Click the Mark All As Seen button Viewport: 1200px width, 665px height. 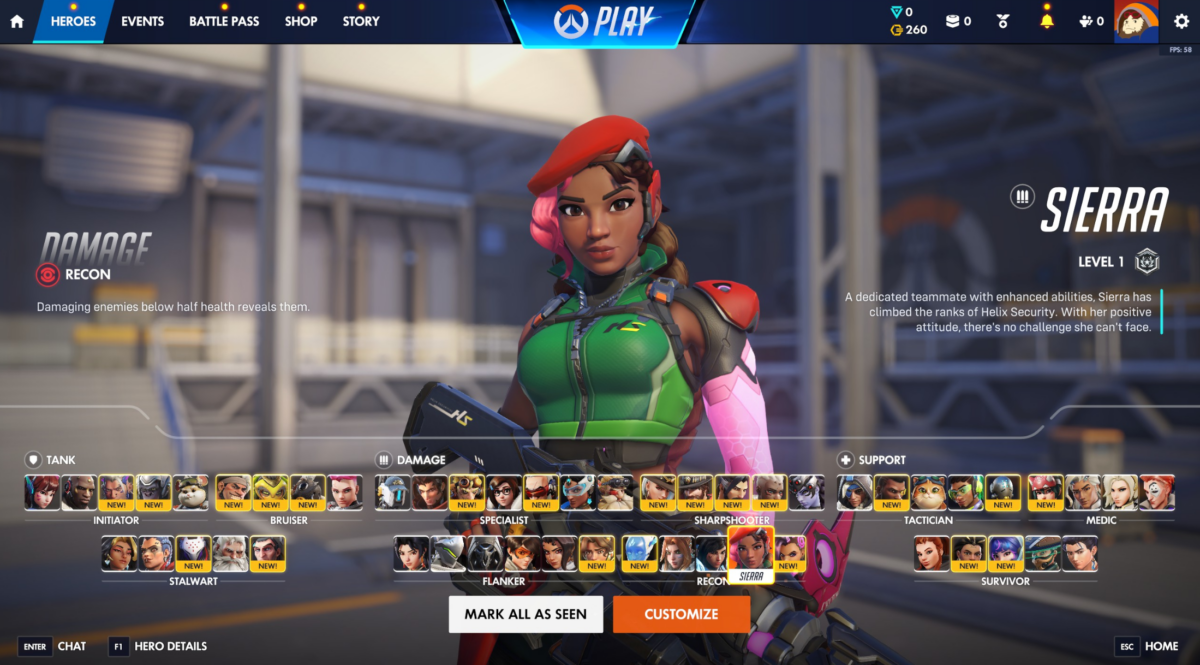tap(525, 614)
